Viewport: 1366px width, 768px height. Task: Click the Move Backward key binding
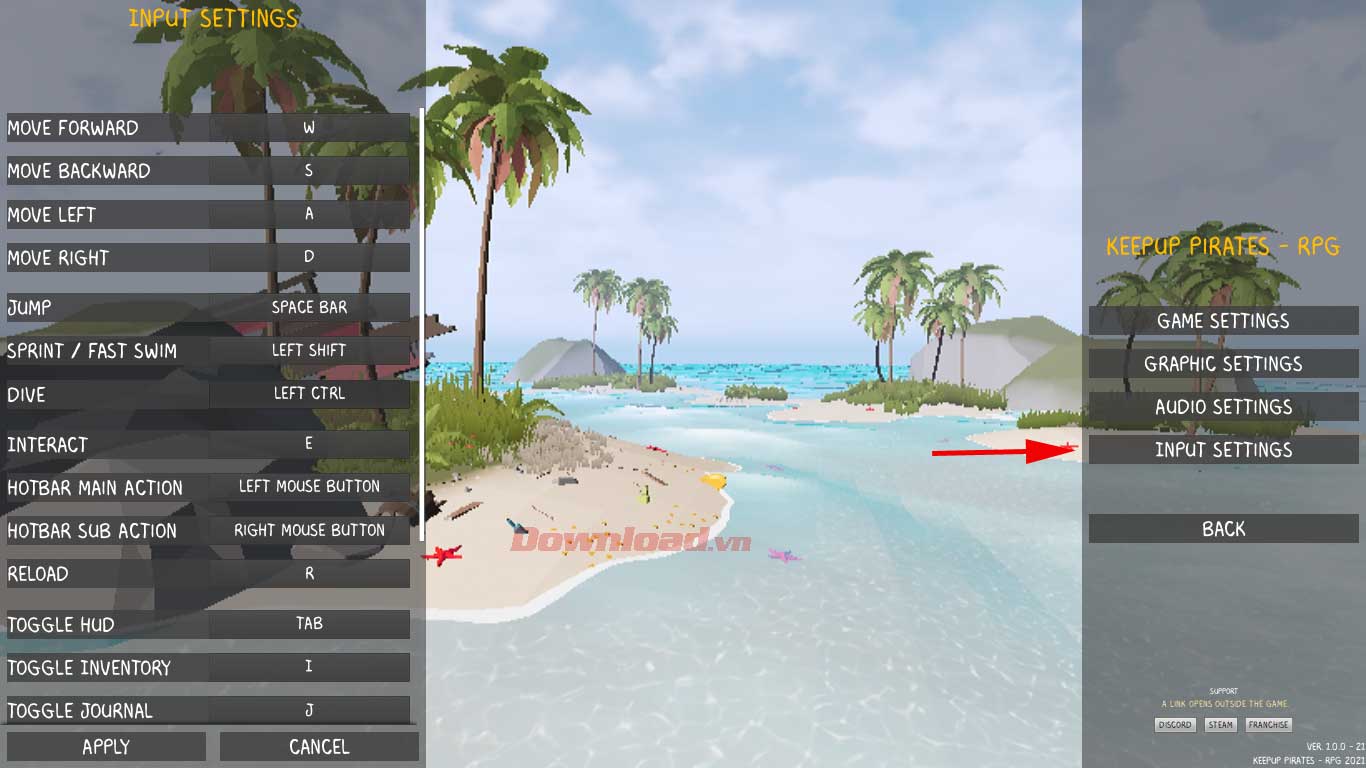tap(310, 170)
